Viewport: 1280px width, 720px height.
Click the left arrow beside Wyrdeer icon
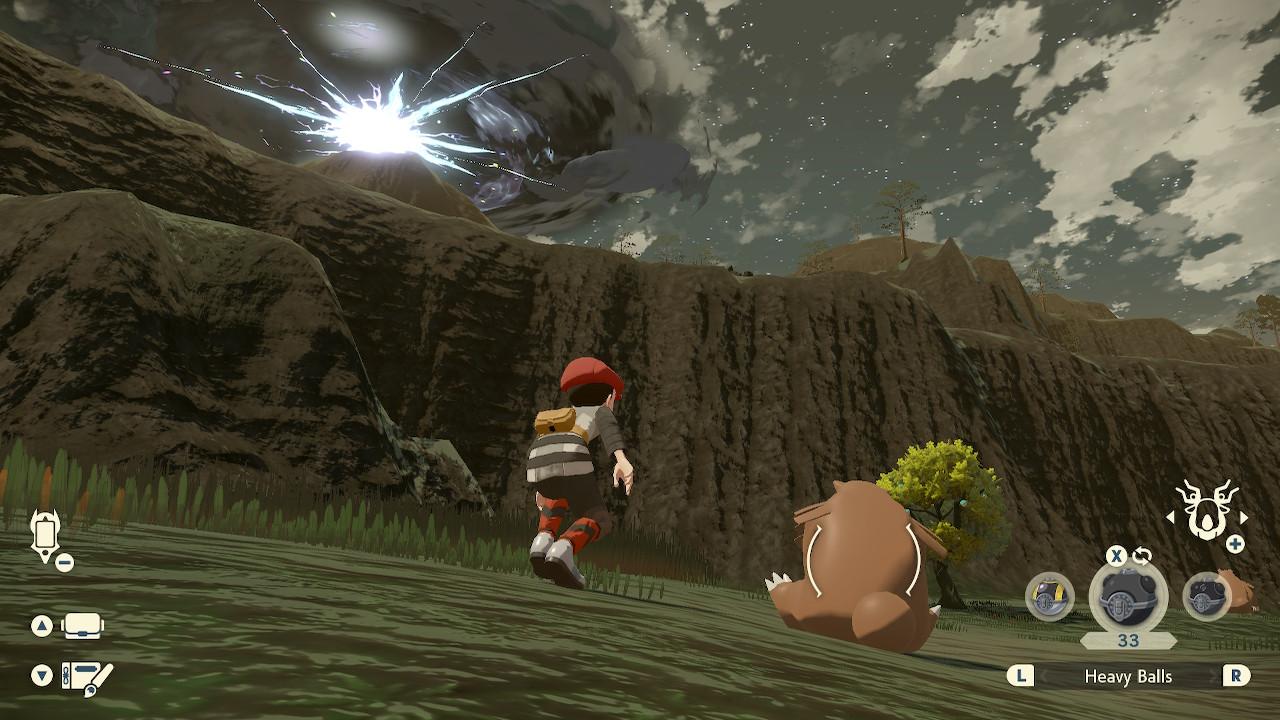tap(1170, 517)
